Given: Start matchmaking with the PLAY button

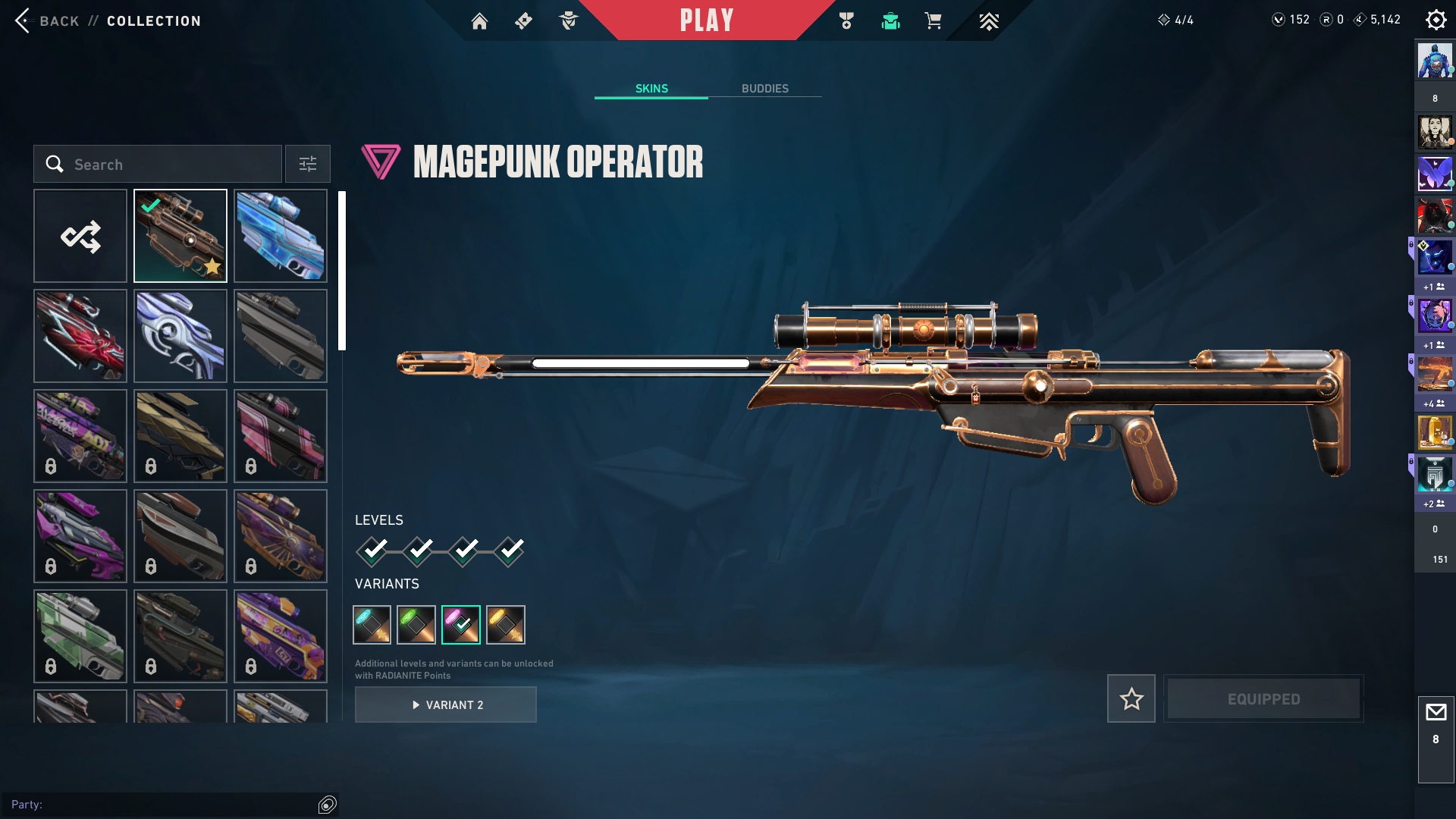Looking at the screenshot, I should [706, 20].
